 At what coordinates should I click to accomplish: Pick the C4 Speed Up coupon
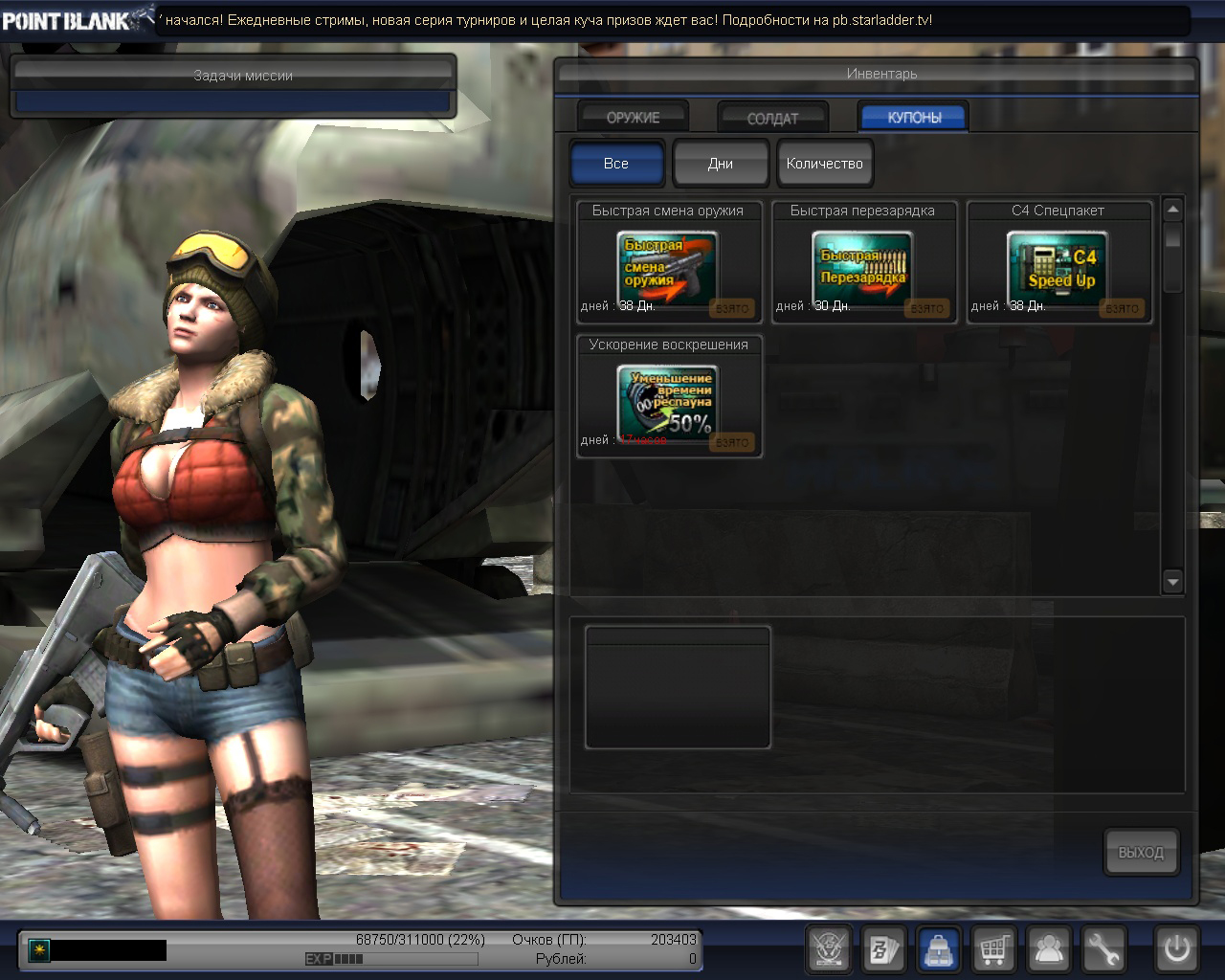click(1058, 268)
